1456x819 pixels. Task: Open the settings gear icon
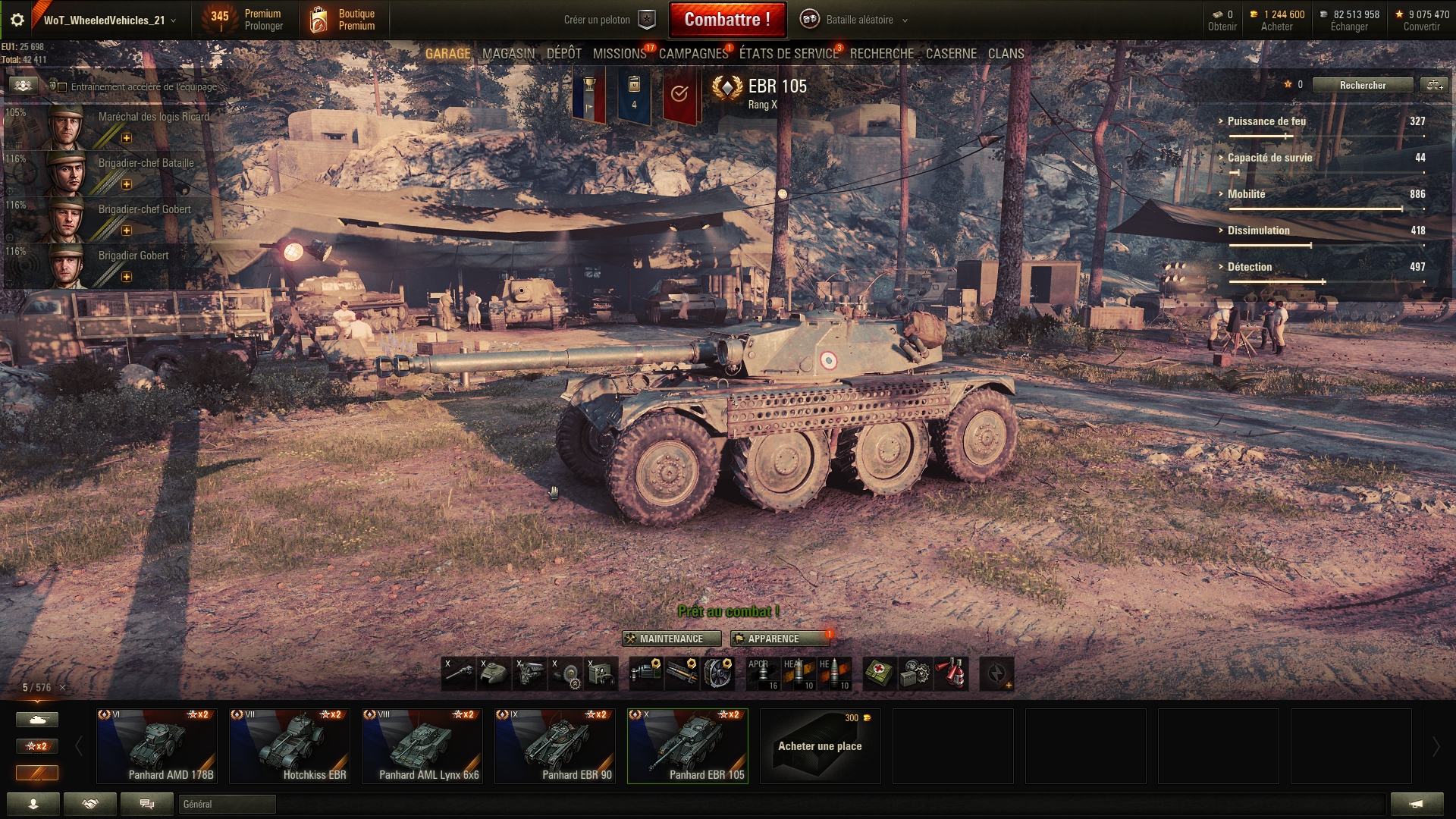click(x=17, y=20)
